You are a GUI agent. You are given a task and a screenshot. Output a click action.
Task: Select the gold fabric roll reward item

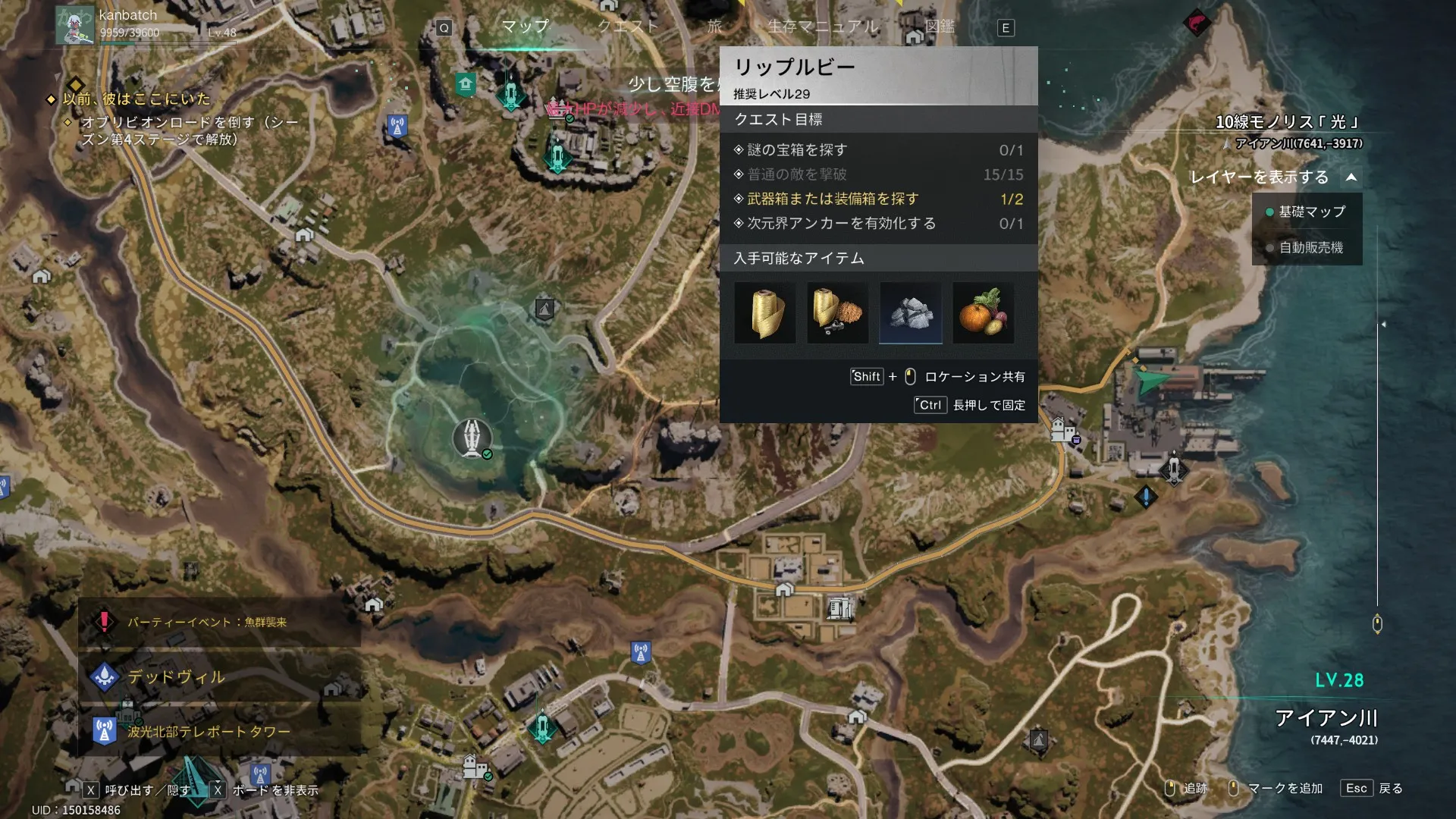point(765,313)
